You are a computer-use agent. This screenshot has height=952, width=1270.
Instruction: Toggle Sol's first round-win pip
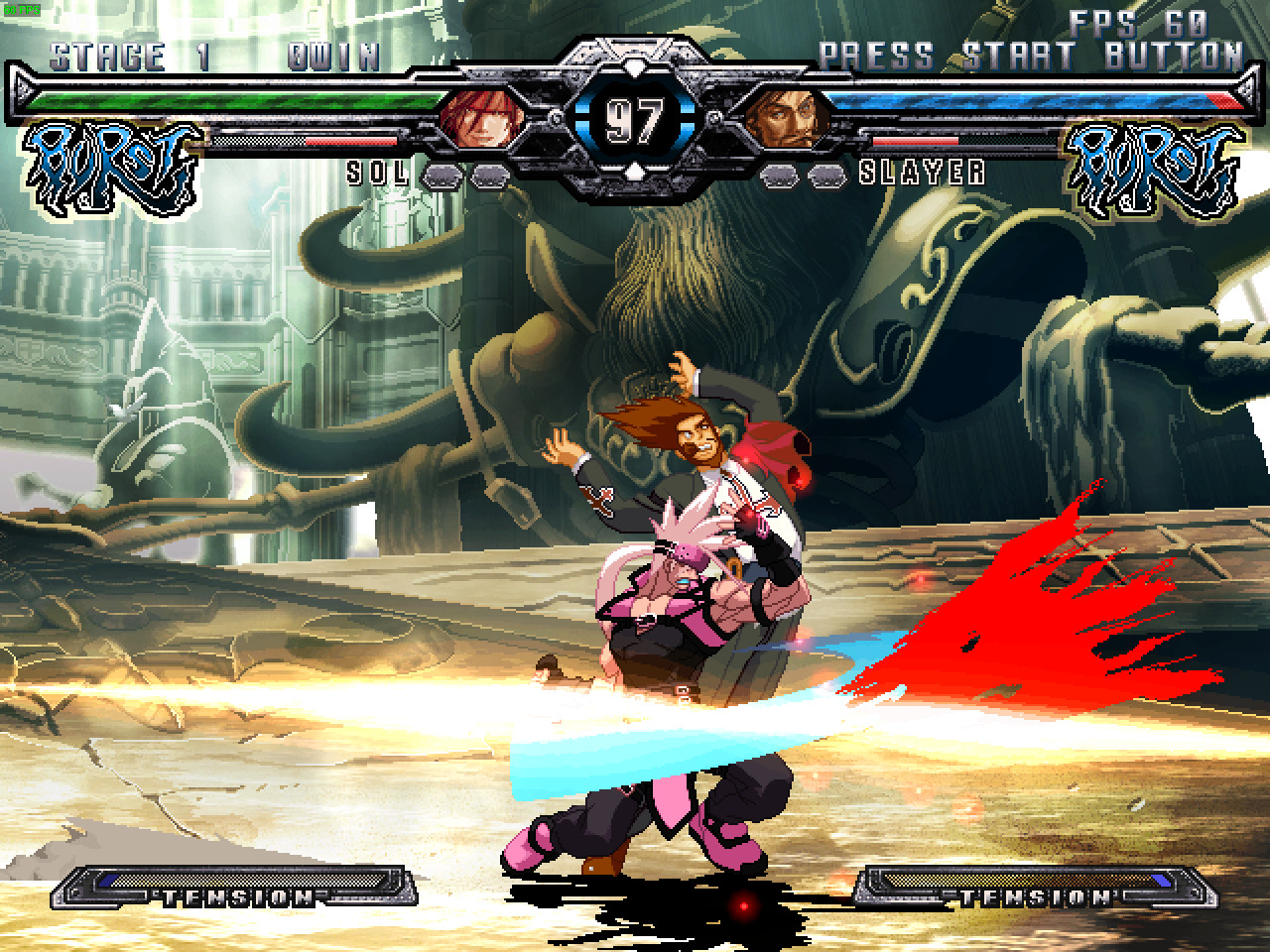click(x=442, y=176)
